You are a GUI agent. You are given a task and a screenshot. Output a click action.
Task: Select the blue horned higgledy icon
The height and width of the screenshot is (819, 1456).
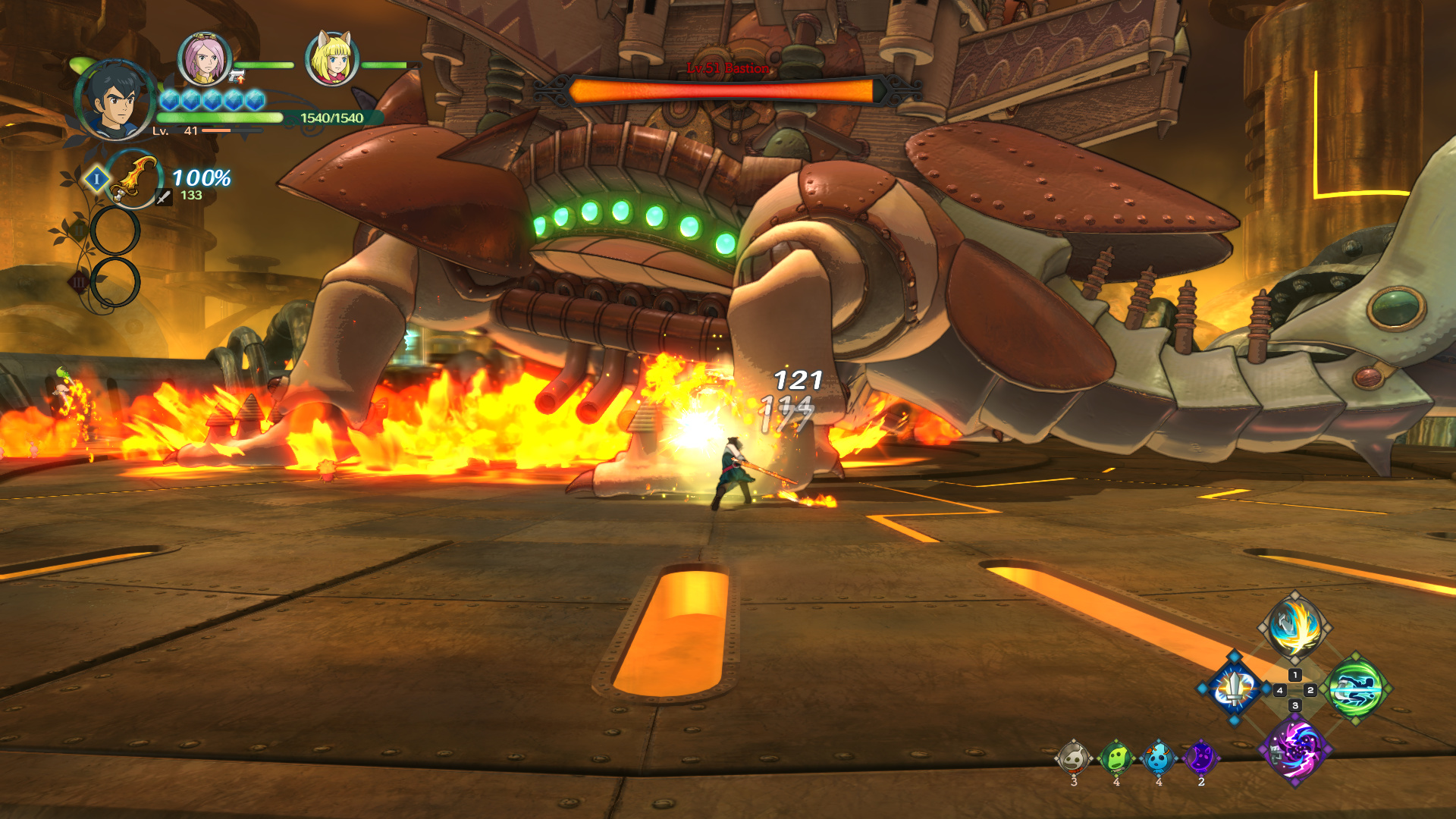(x=1158, y=758)
